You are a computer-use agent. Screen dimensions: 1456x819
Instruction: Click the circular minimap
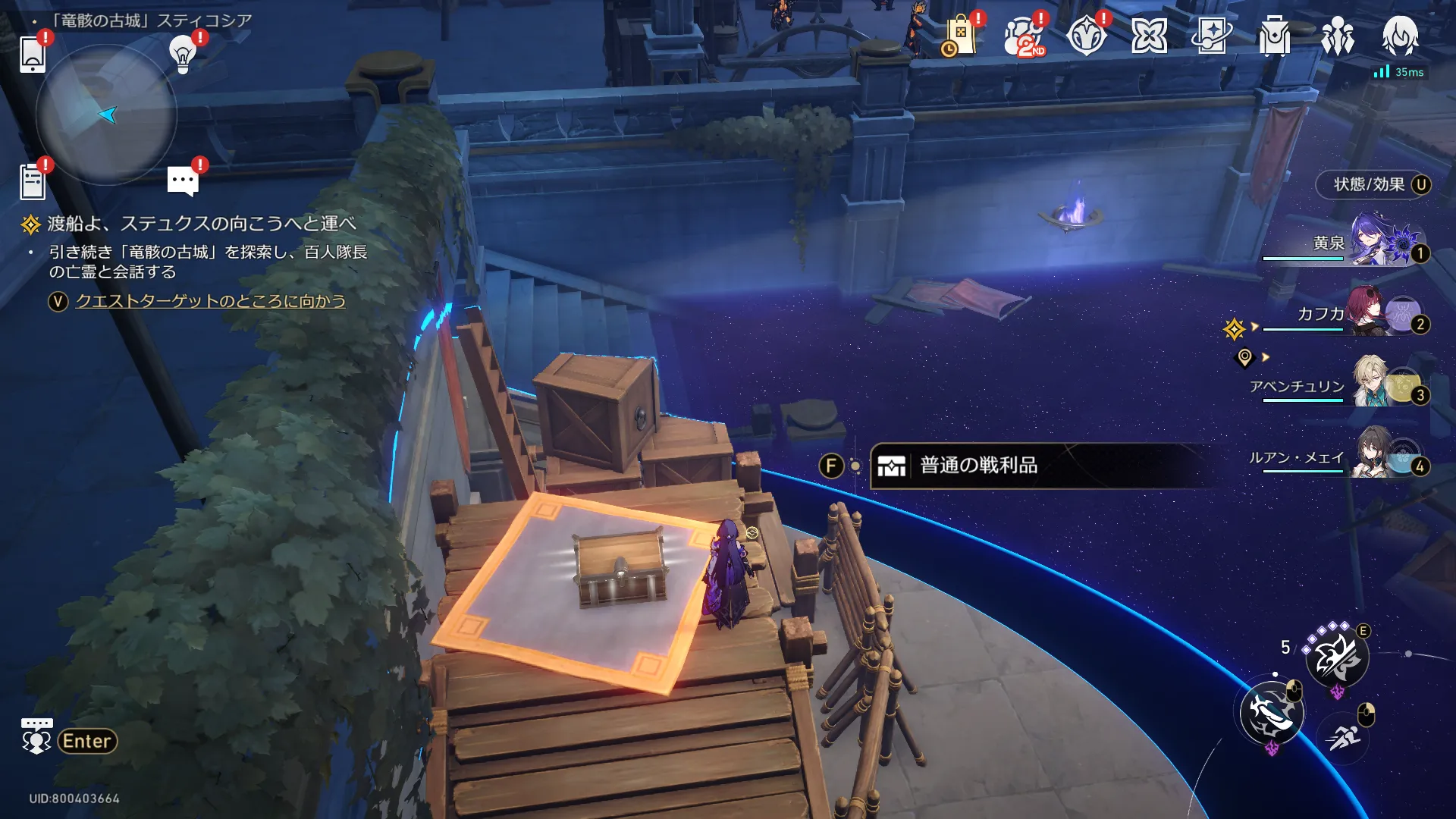pyautogui.click(x=105, y=115)
